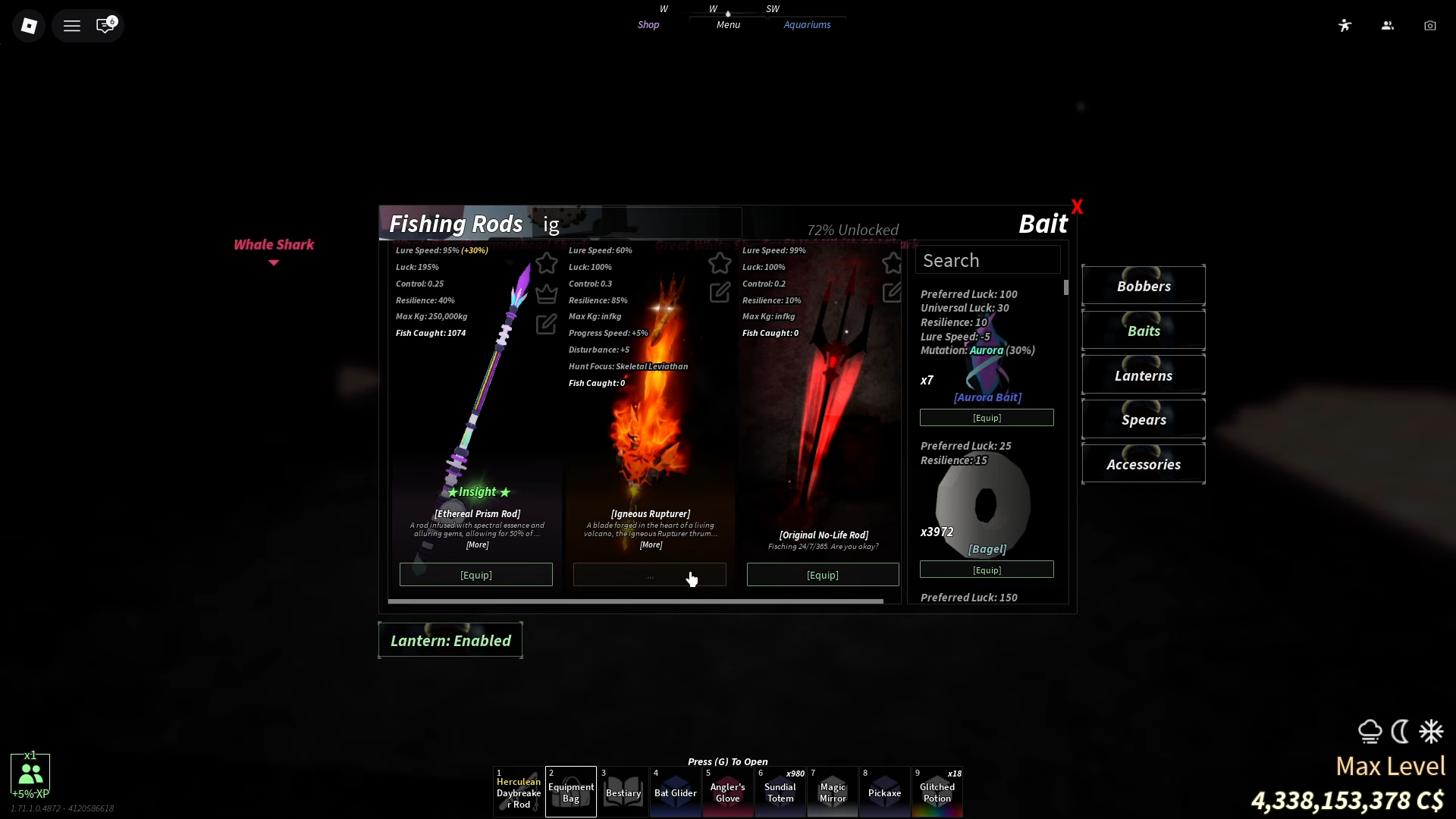Equip the Bagel bait
This screenshot has height=819, width=1456.
[x=987, y=570]
